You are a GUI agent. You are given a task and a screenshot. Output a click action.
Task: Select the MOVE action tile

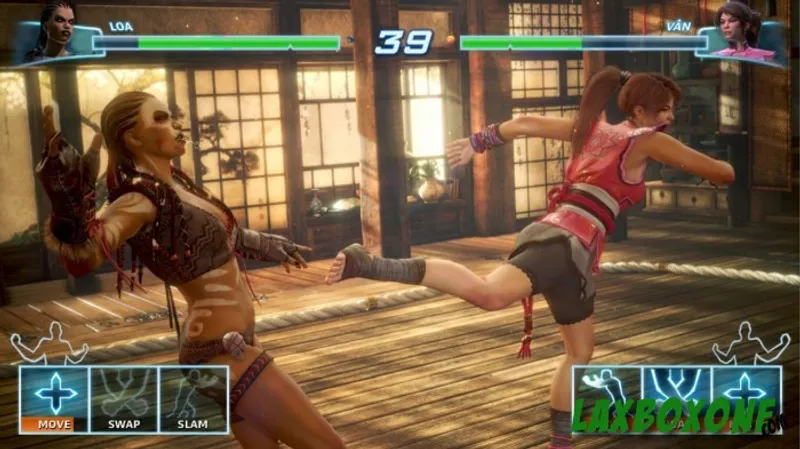click(x=54, y=398)
